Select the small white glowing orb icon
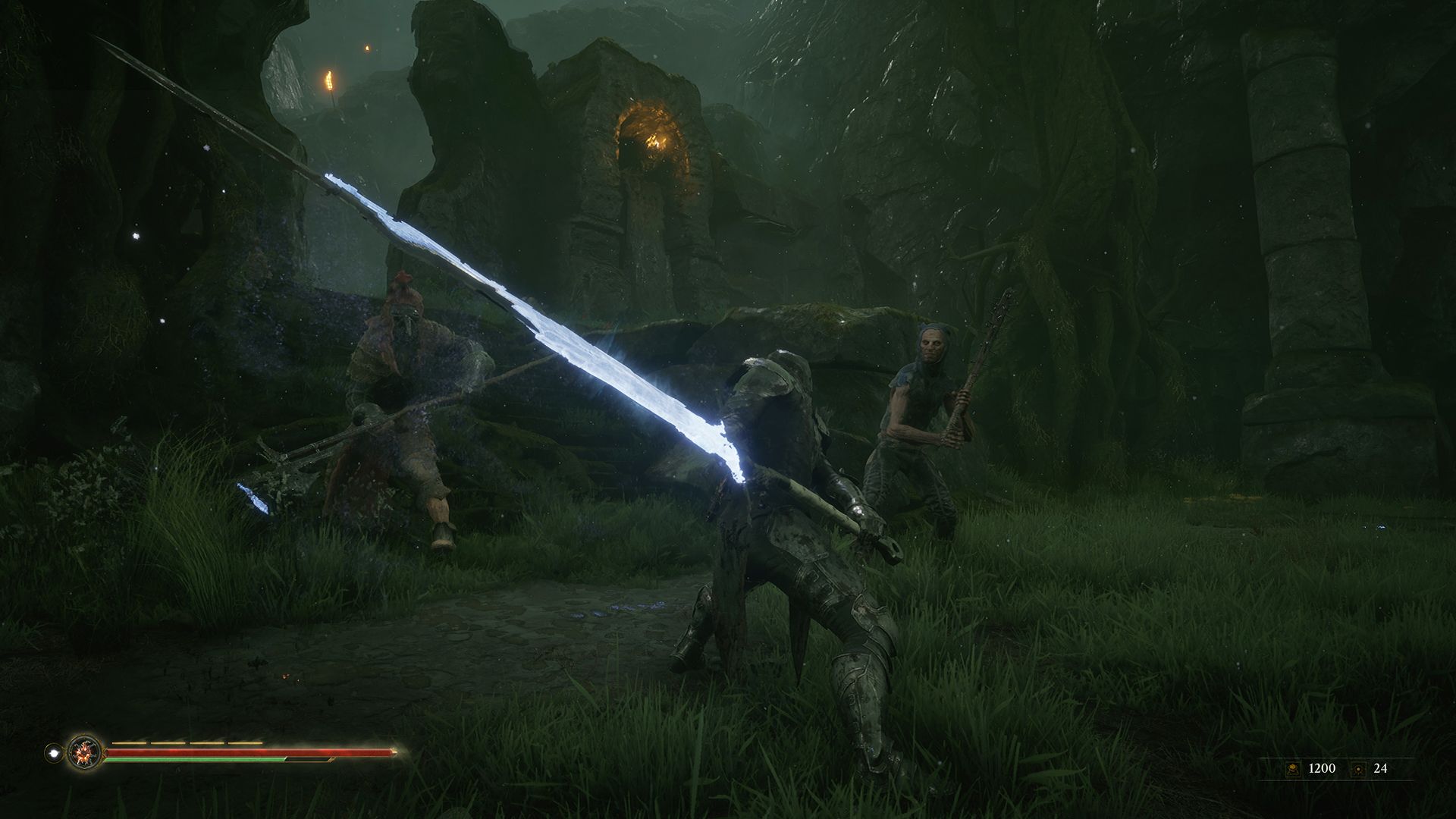The width and height of the screenshot is (1456, 819). click(x=53, y=753)
